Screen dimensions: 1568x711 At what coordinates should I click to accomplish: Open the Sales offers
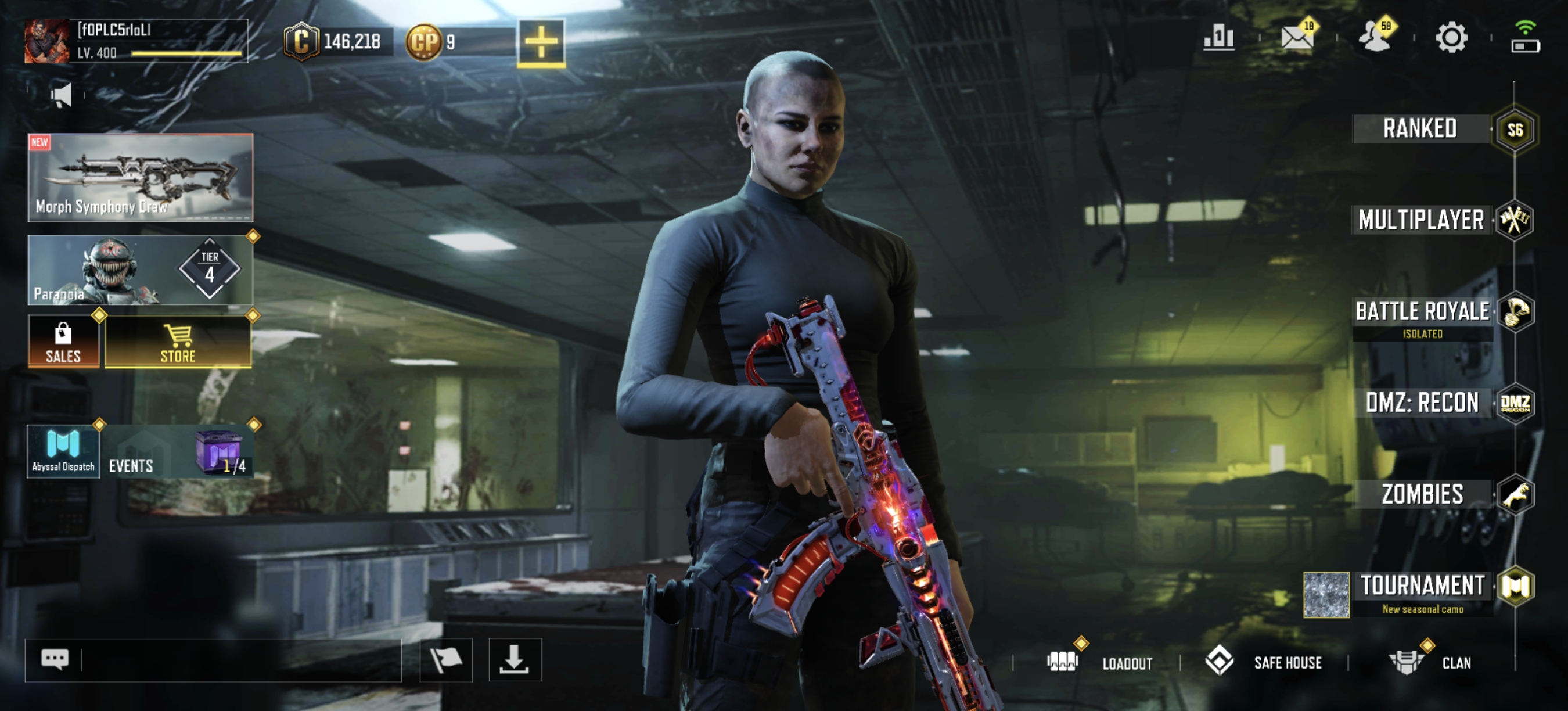tap(63, 341)
